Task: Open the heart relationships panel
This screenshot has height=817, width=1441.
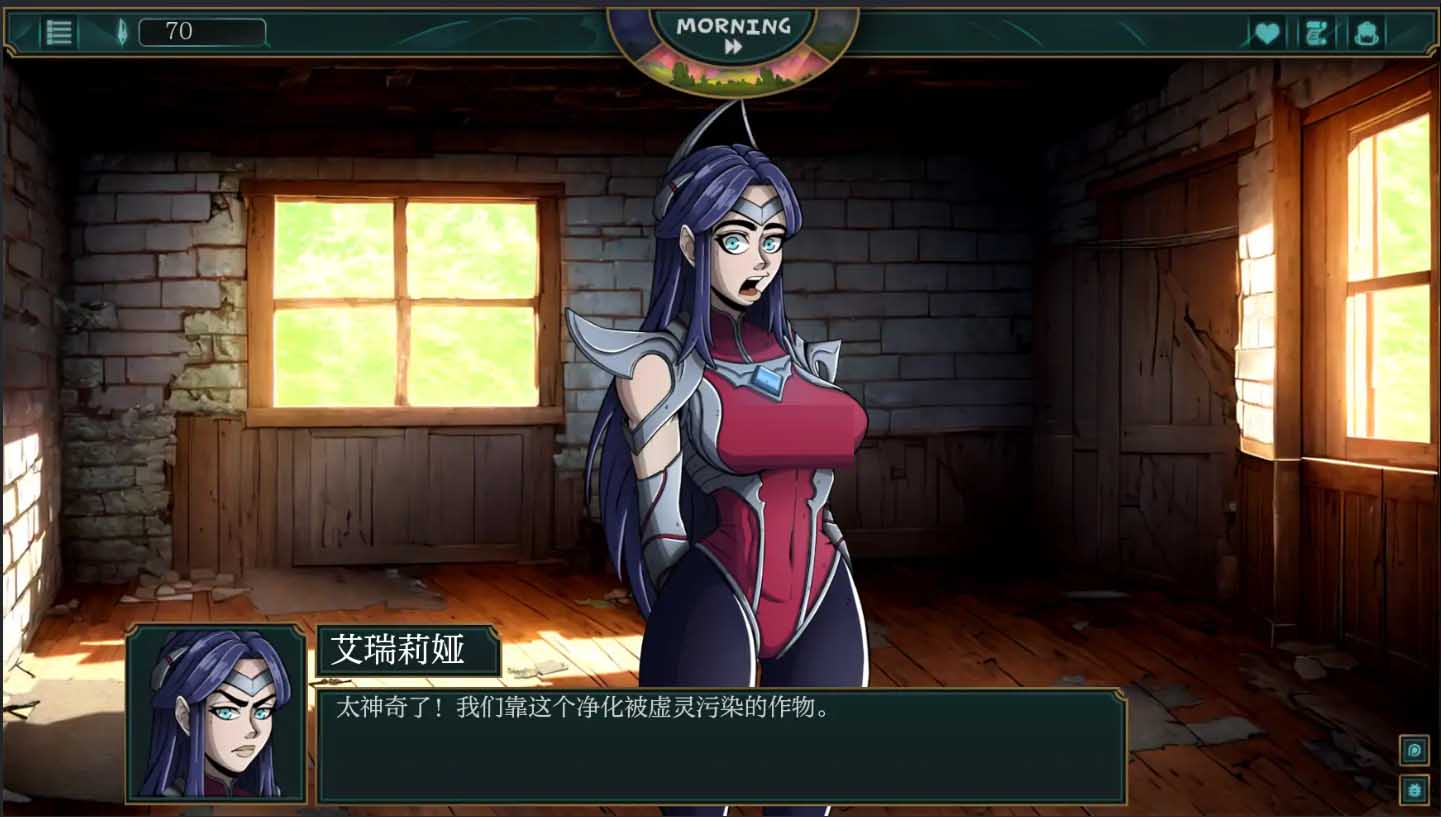Action: (1267, 32)
